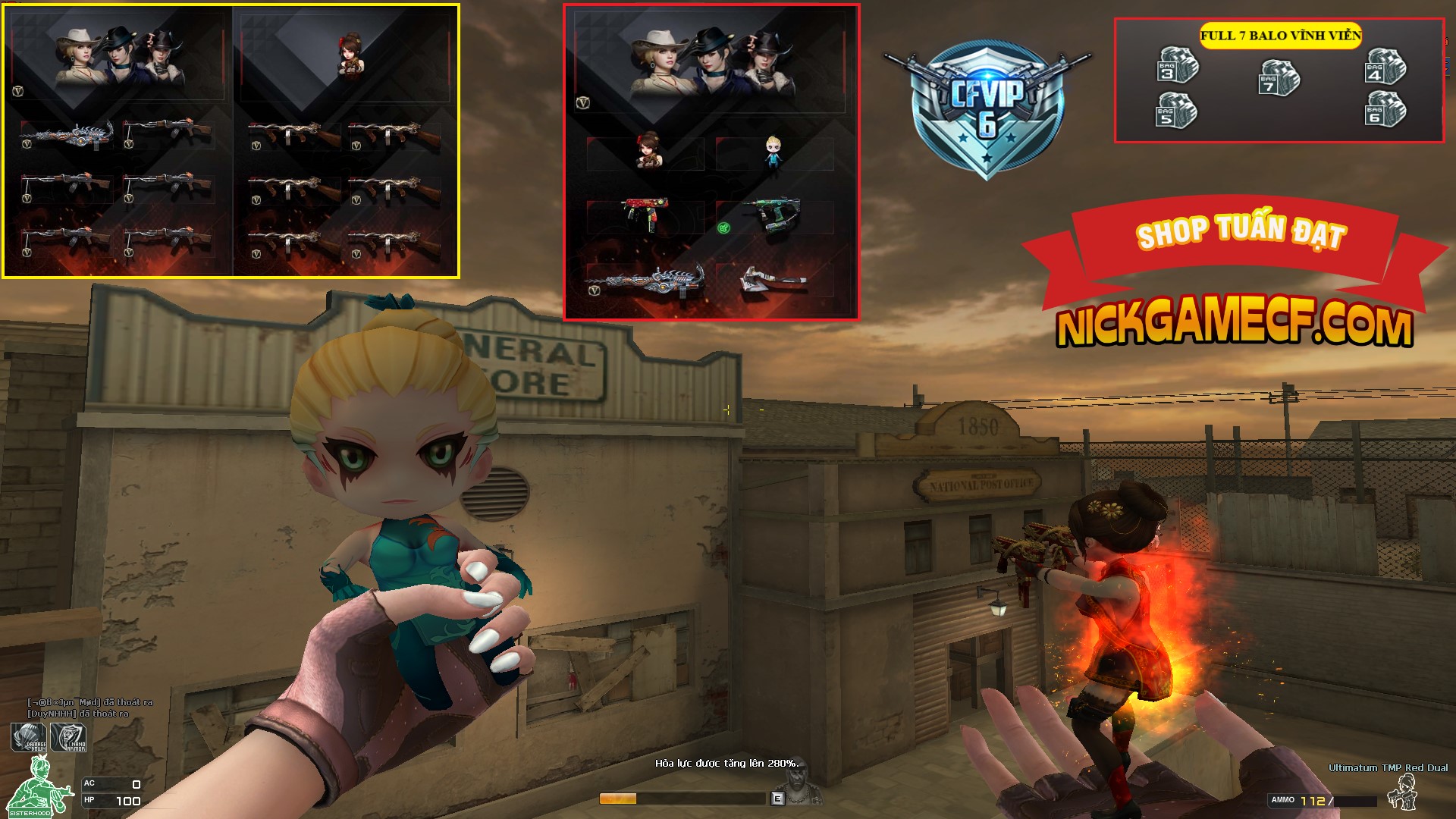
Task: Select the red dotted submachine gun slot
Action: tap(643, 215)
